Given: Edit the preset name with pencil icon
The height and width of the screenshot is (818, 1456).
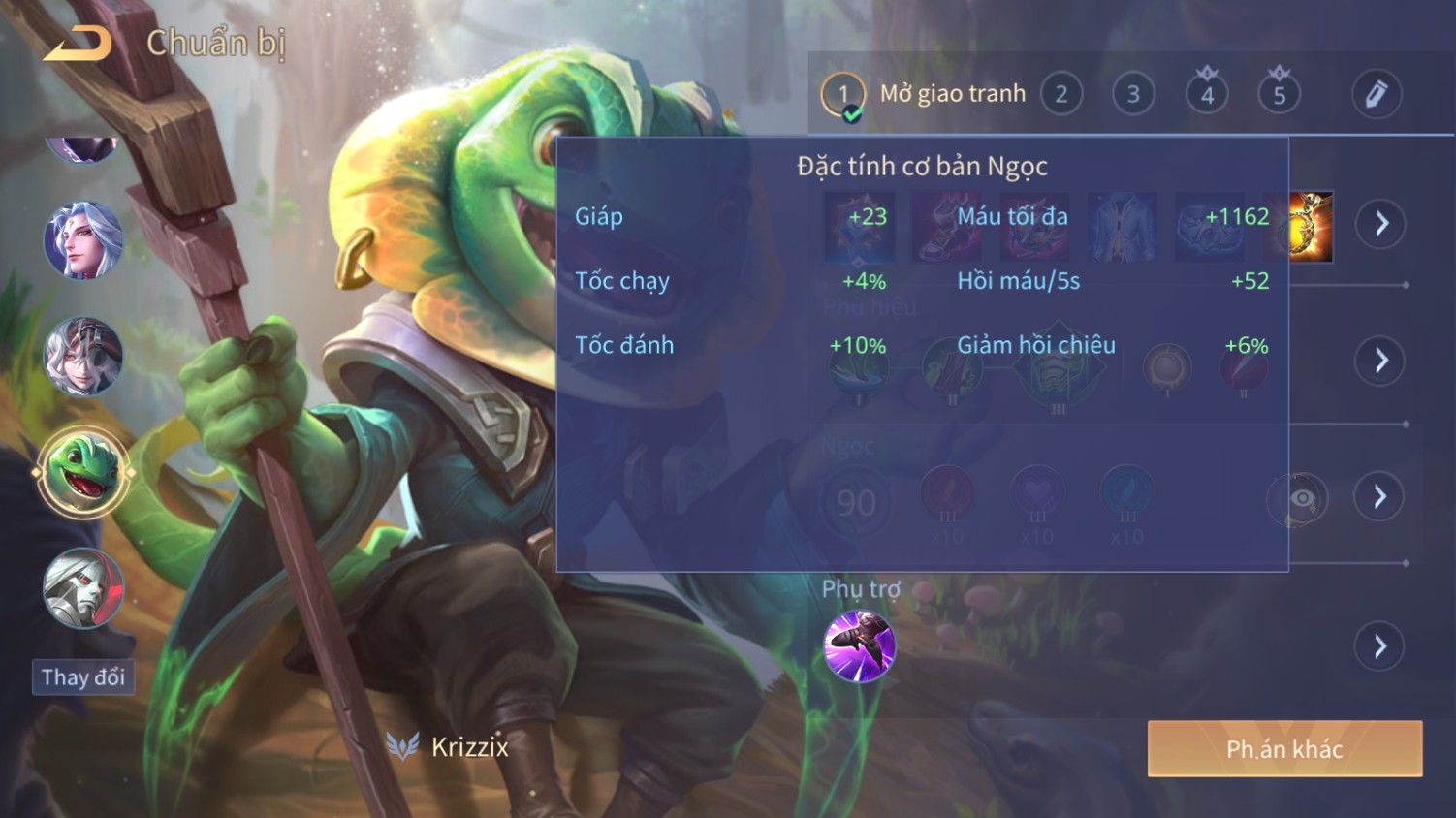Looking at the screenshot, I should (x=1377, y=94).
